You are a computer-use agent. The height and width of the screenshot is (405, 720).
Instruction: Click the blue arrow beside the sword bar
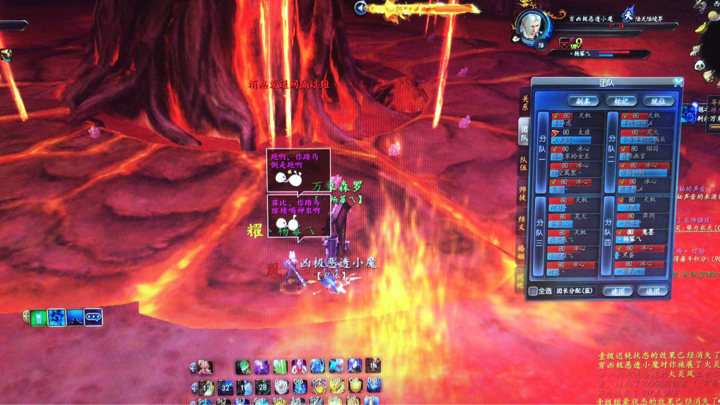(x=361, y=8)
